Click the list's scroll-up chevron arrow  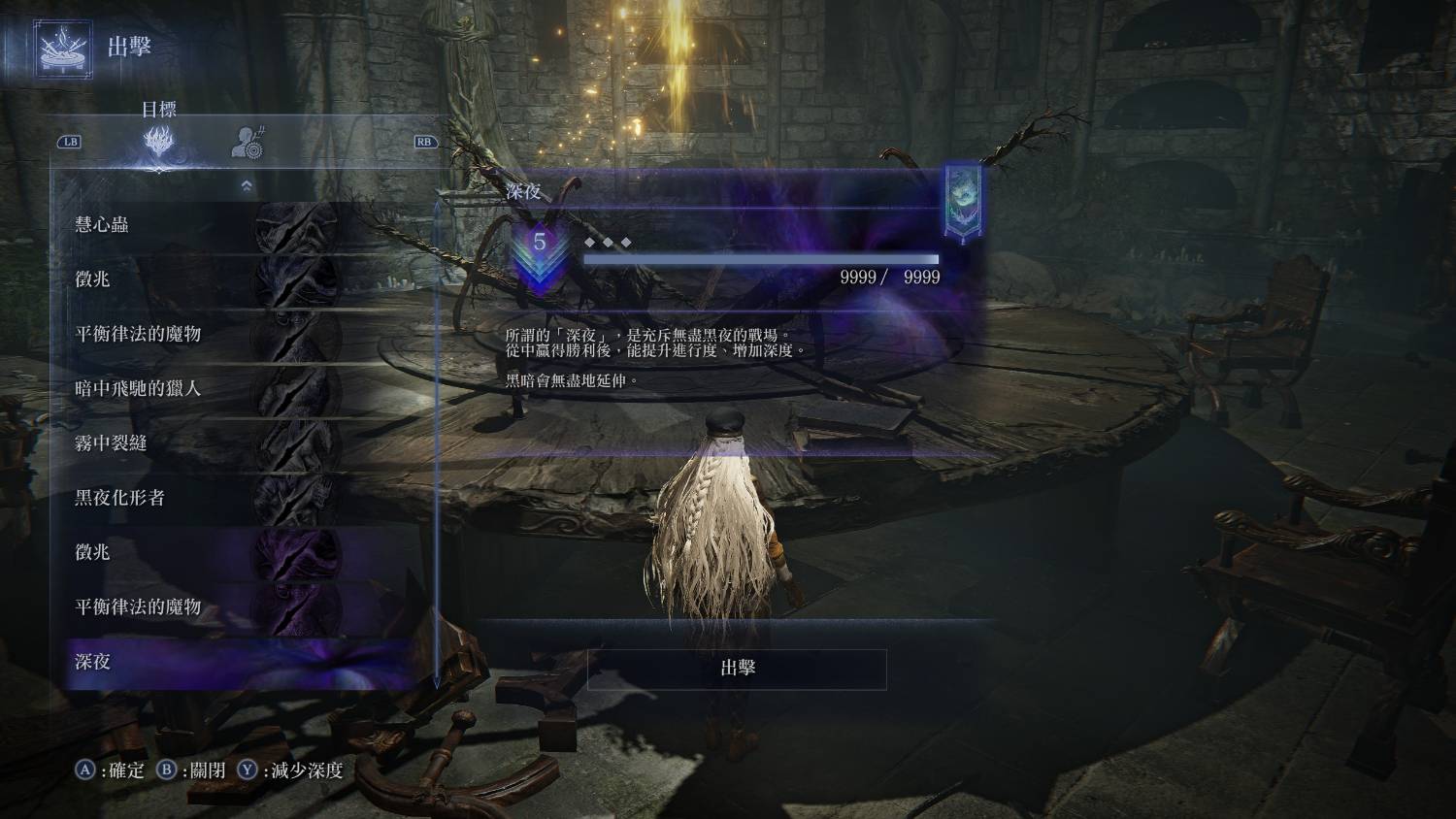tap(247, 185)
